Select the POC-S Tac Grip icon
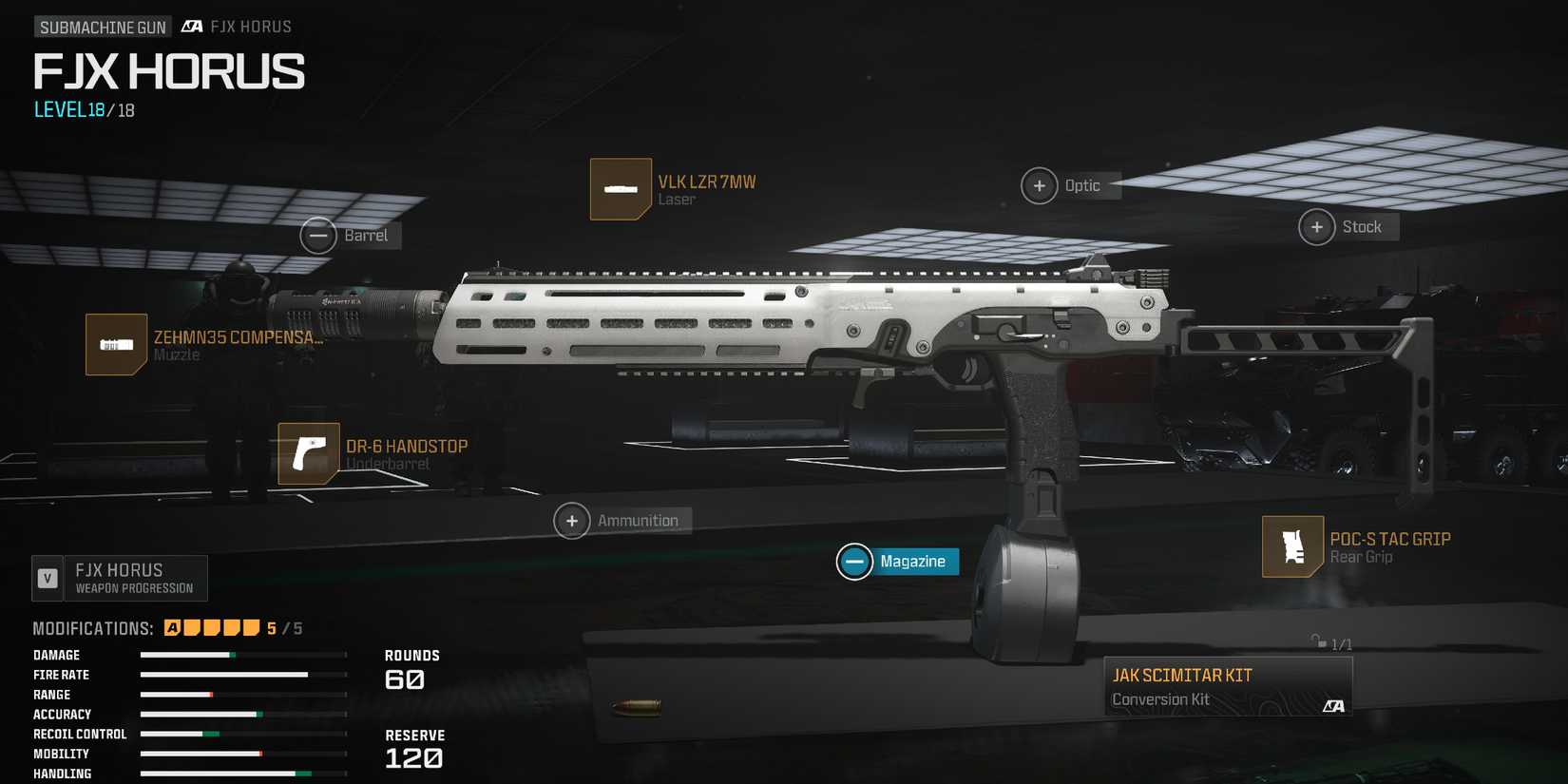1568x784 pixels. pos(1292,546)
